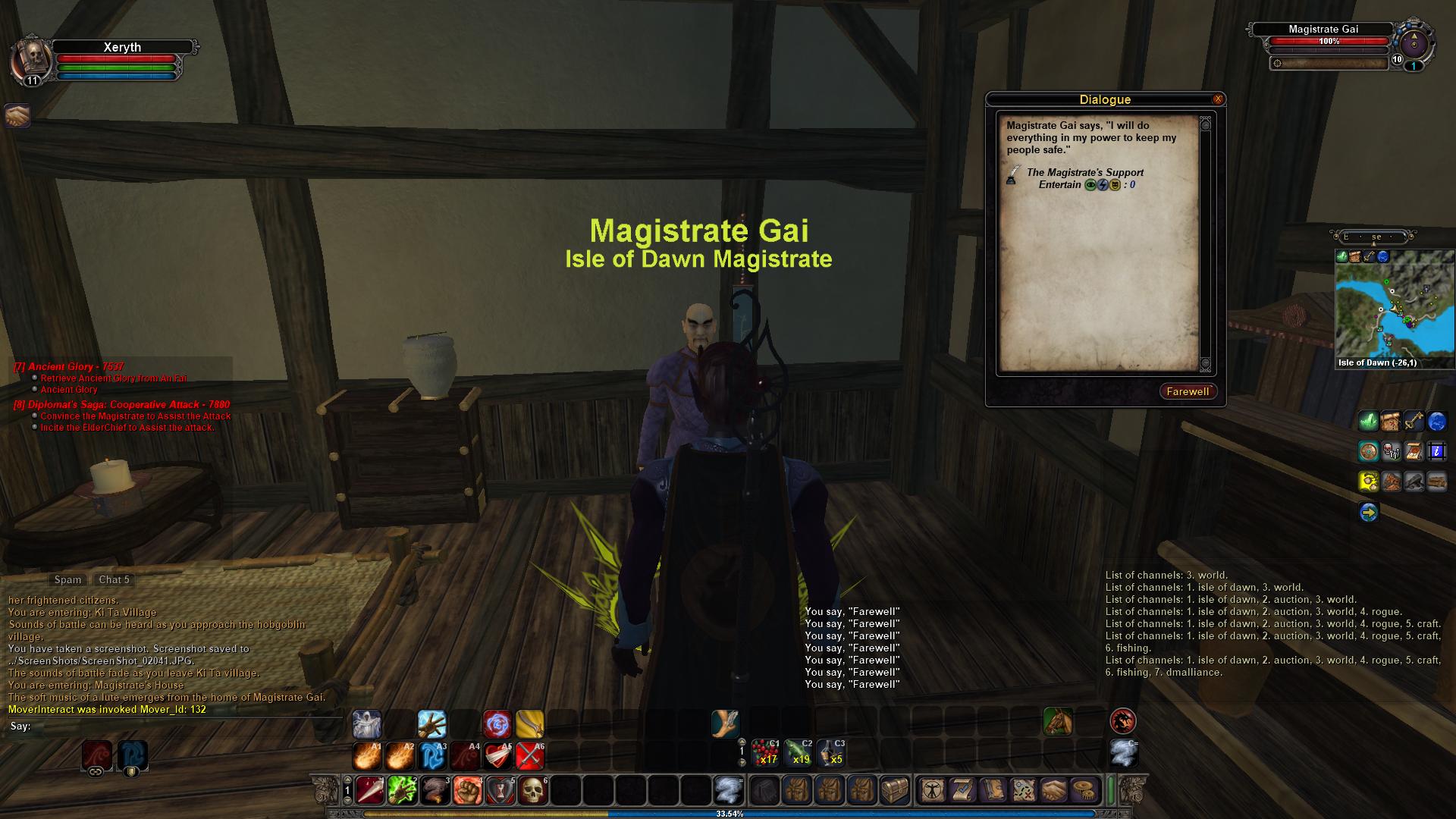Switch to the Chat 5 tab
This screenshot has width=1456, height=819.
coord(114,579)
